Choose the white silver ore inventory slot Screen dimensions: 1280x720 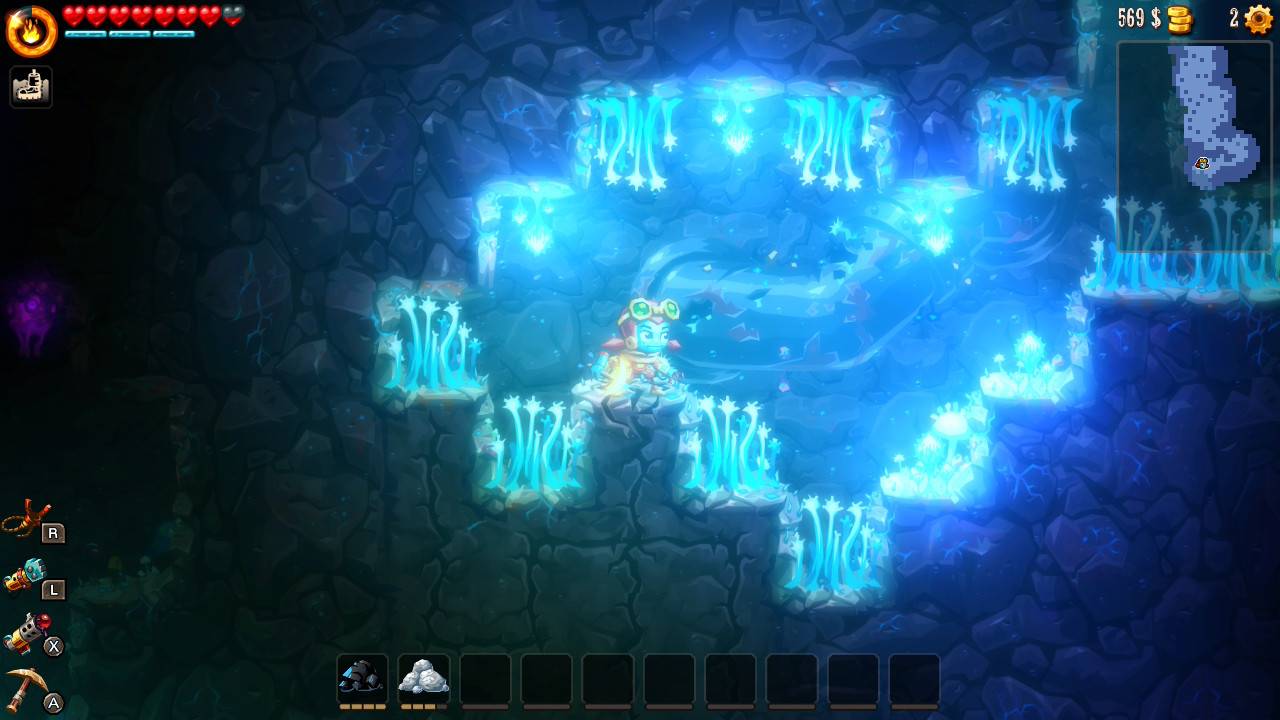423,679
